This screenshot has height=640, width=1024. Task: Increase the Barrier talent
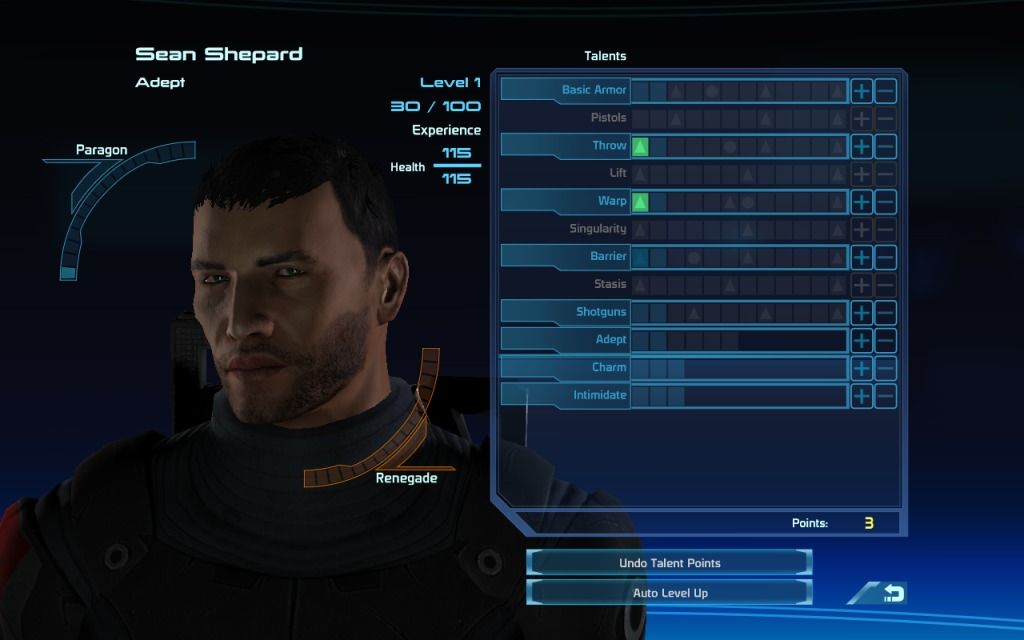(861, 257)
